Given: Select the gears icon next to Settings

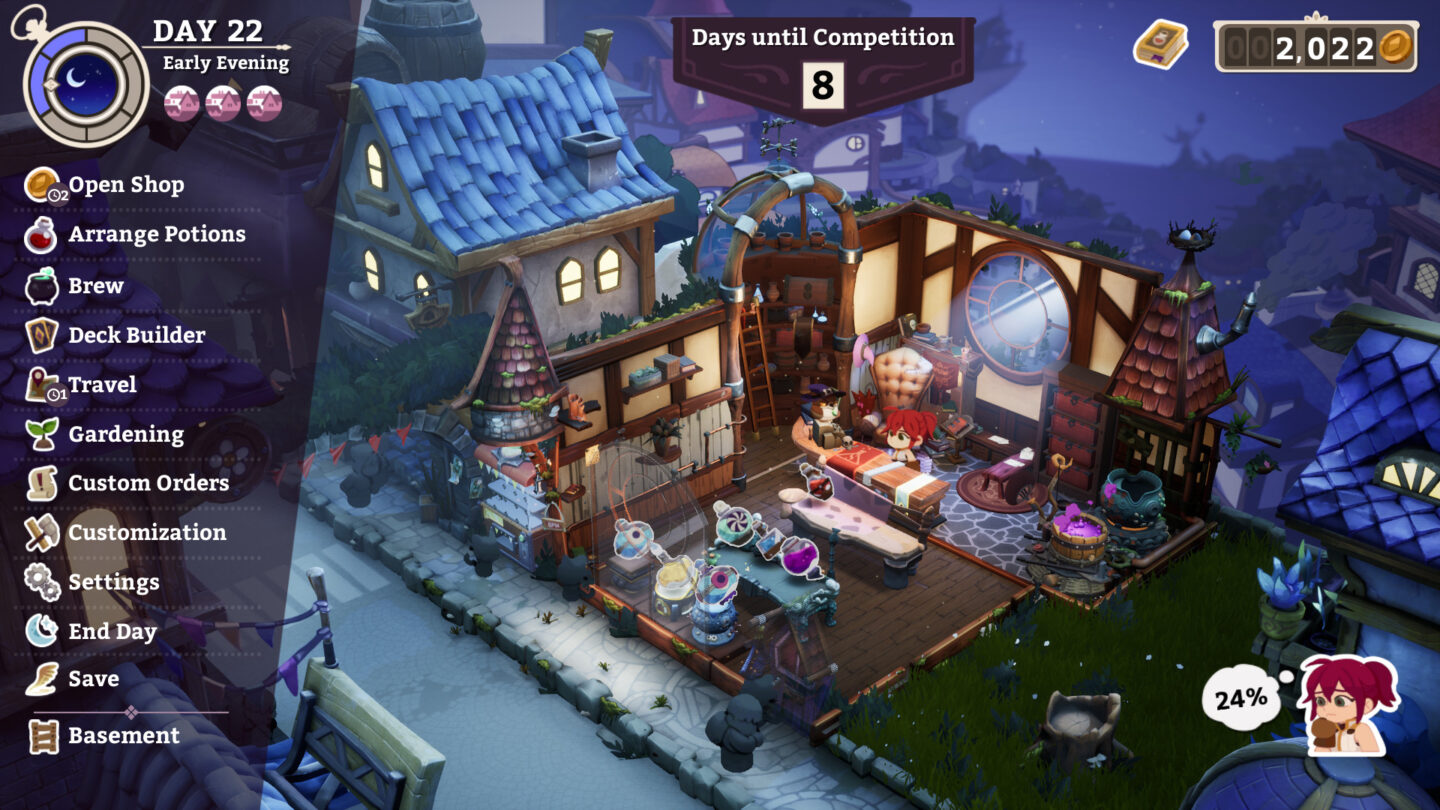Looking at the screenshot, I should pyautogui.click(x=40, y=582).
